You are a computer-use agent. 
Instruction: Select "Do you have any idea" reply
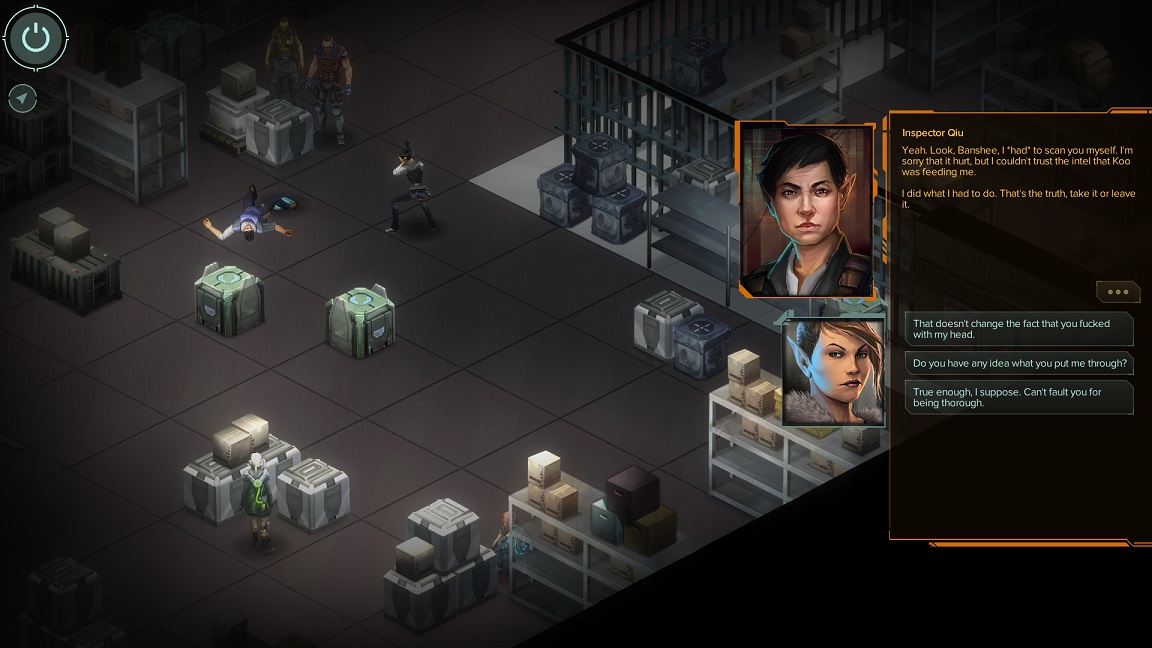click(x=1019, y=363)
